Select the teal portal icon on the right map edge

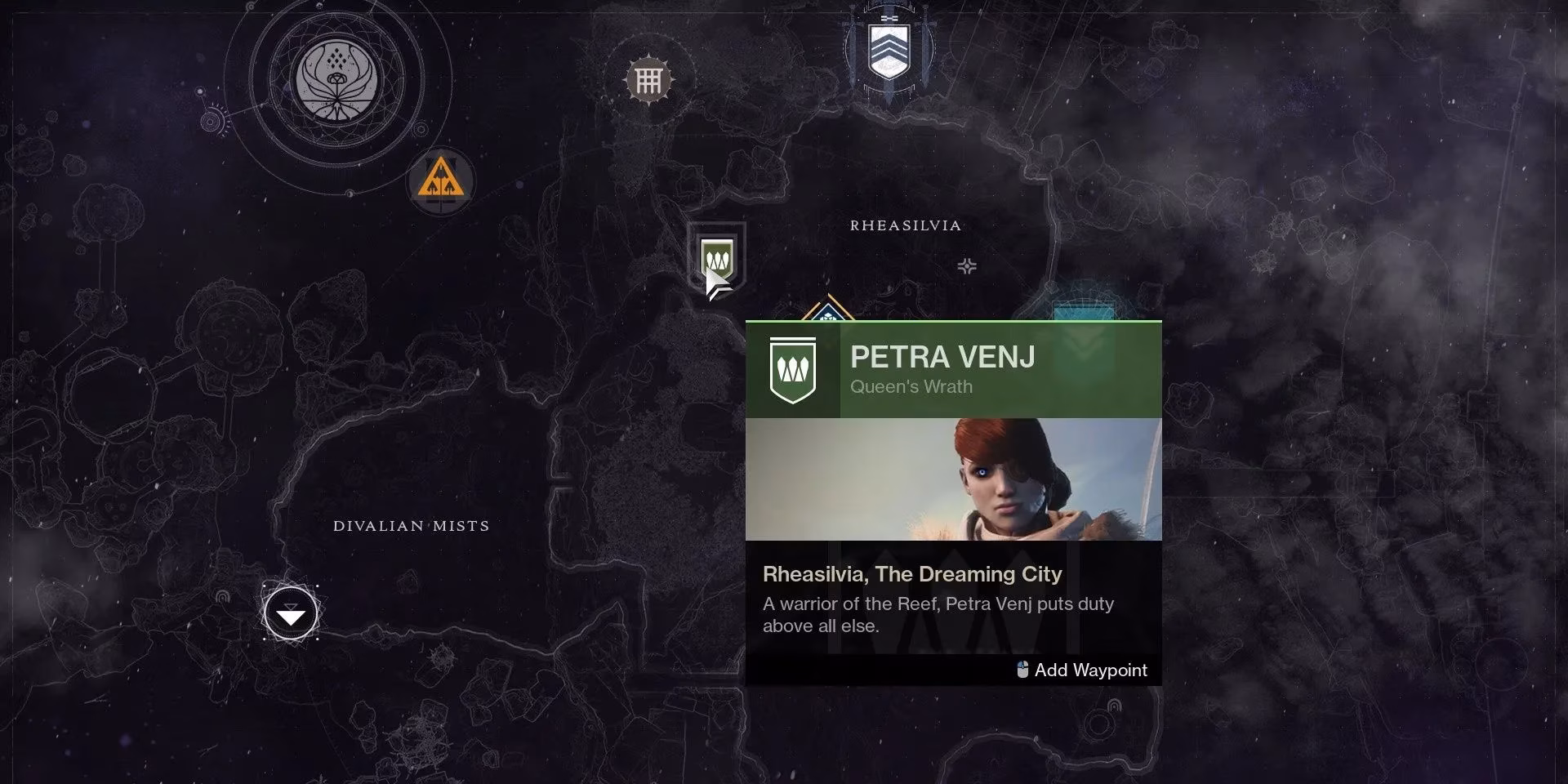(1083, 309)
